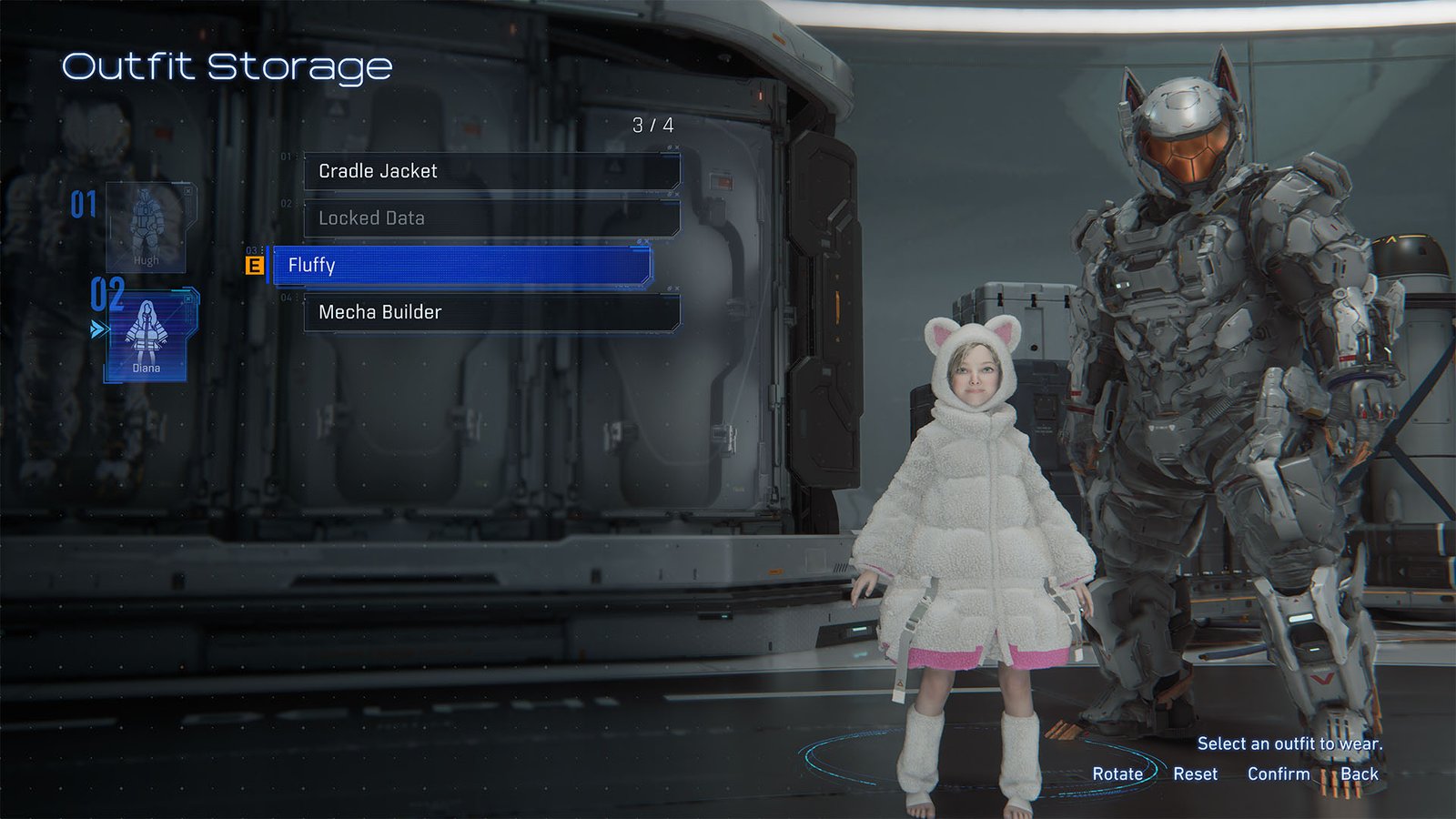Confirm the selected outfit
1456x819 pixels.
(x=1279, y=773)
